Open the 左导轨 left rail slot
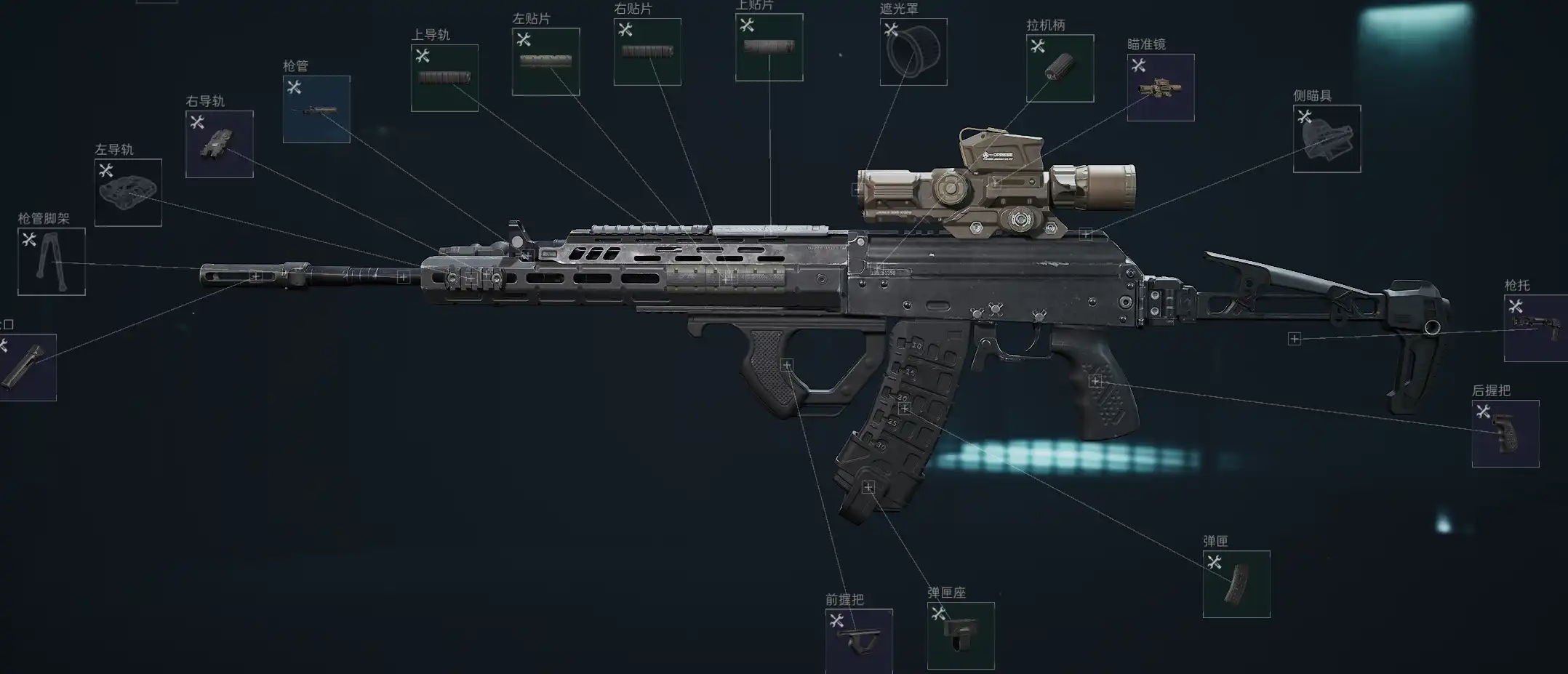Viewport: 1568px width, 674px height. [128, 193]
